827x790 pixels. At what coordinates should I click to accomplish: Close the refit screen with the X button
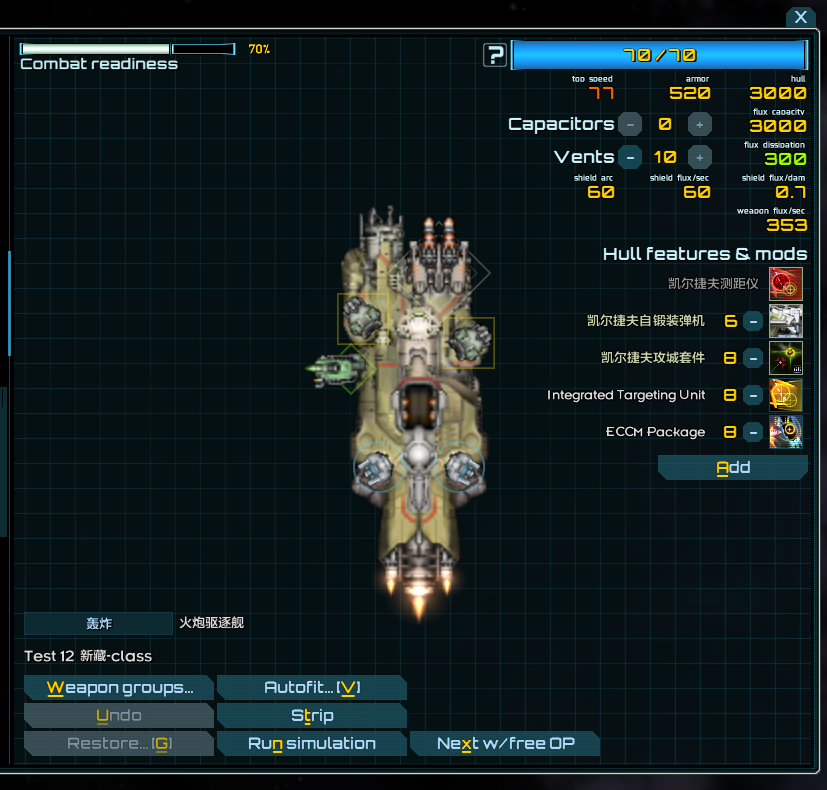click(801, 18)
